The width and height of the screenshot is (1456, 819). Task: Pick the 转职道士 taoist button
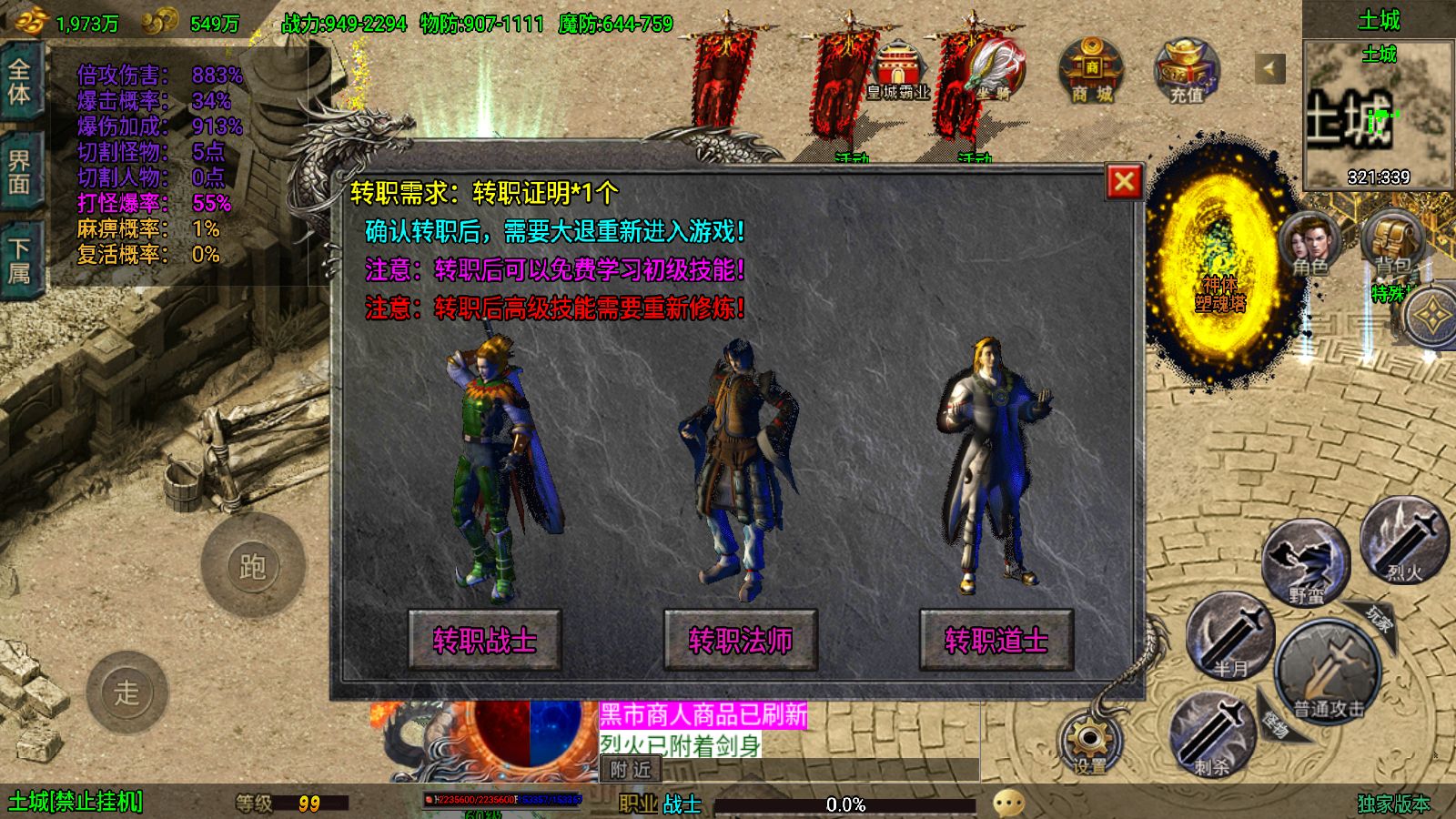point(996,640)
